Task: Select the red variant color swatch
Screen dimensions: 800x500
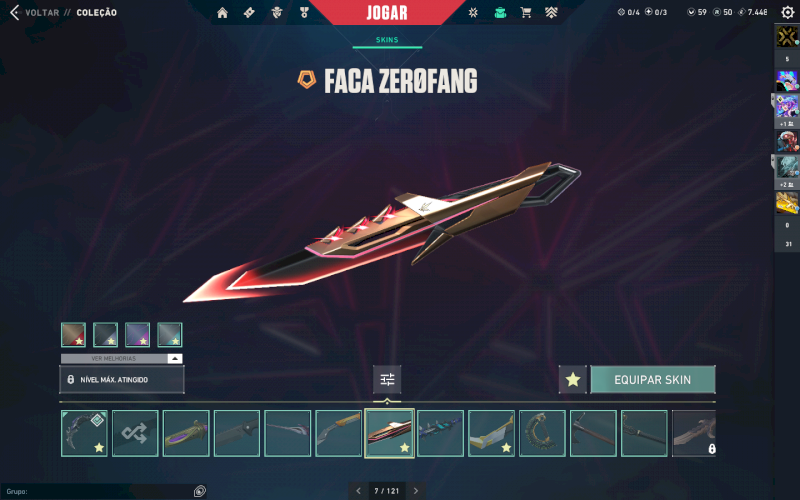Action: [73, 335]
